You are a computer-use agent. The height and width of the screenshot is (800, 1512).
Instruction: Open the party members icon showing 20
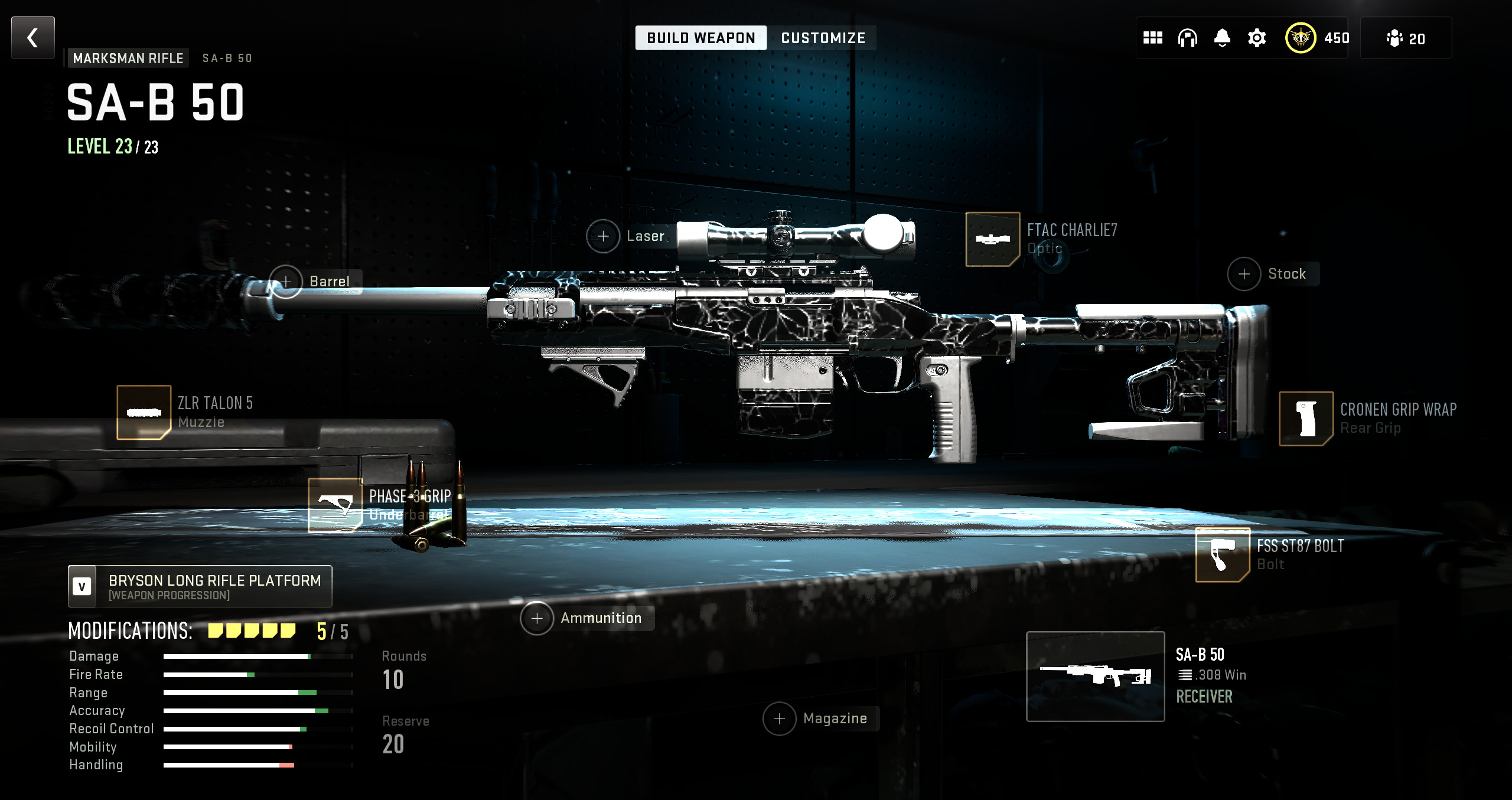pos(1406,38)
